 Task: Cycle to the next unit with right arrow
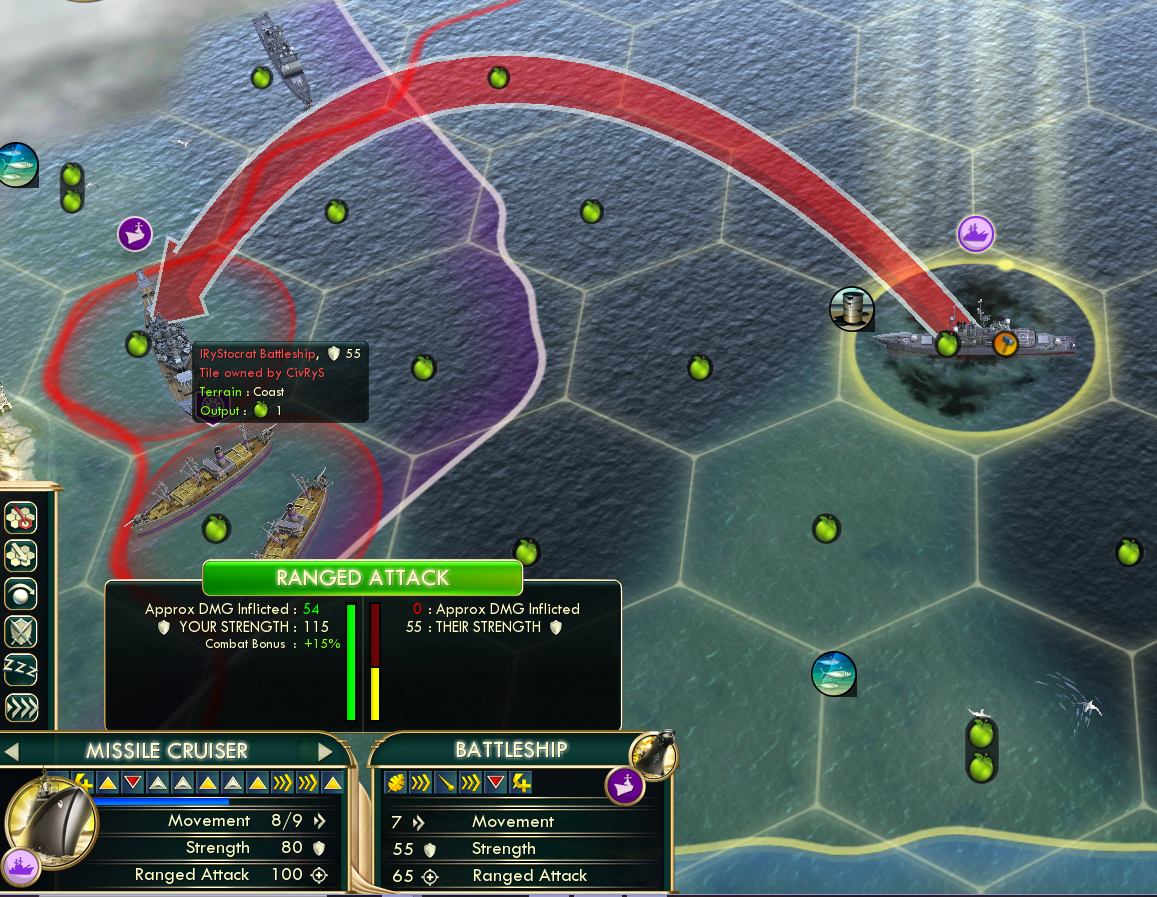point(325,751)
